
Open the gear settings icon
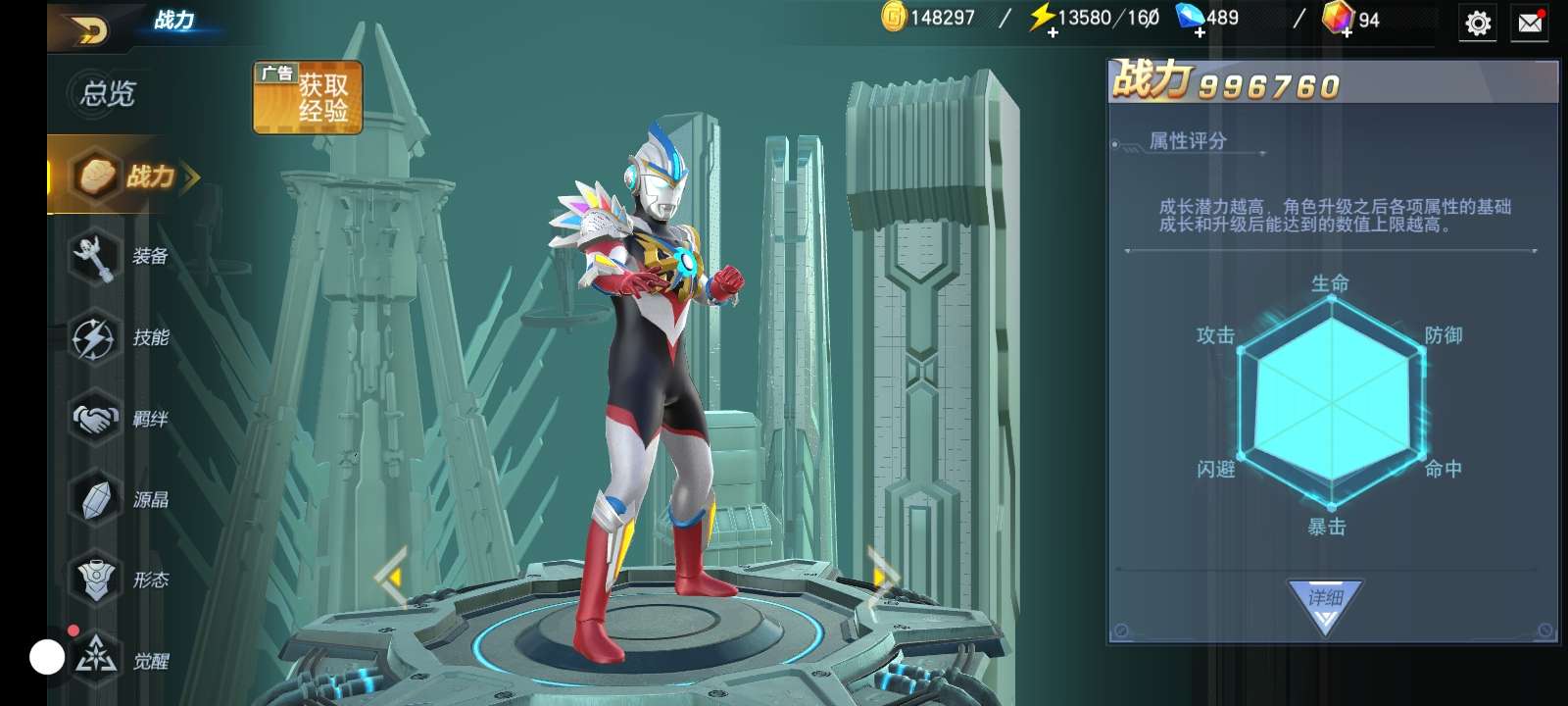1478,23
